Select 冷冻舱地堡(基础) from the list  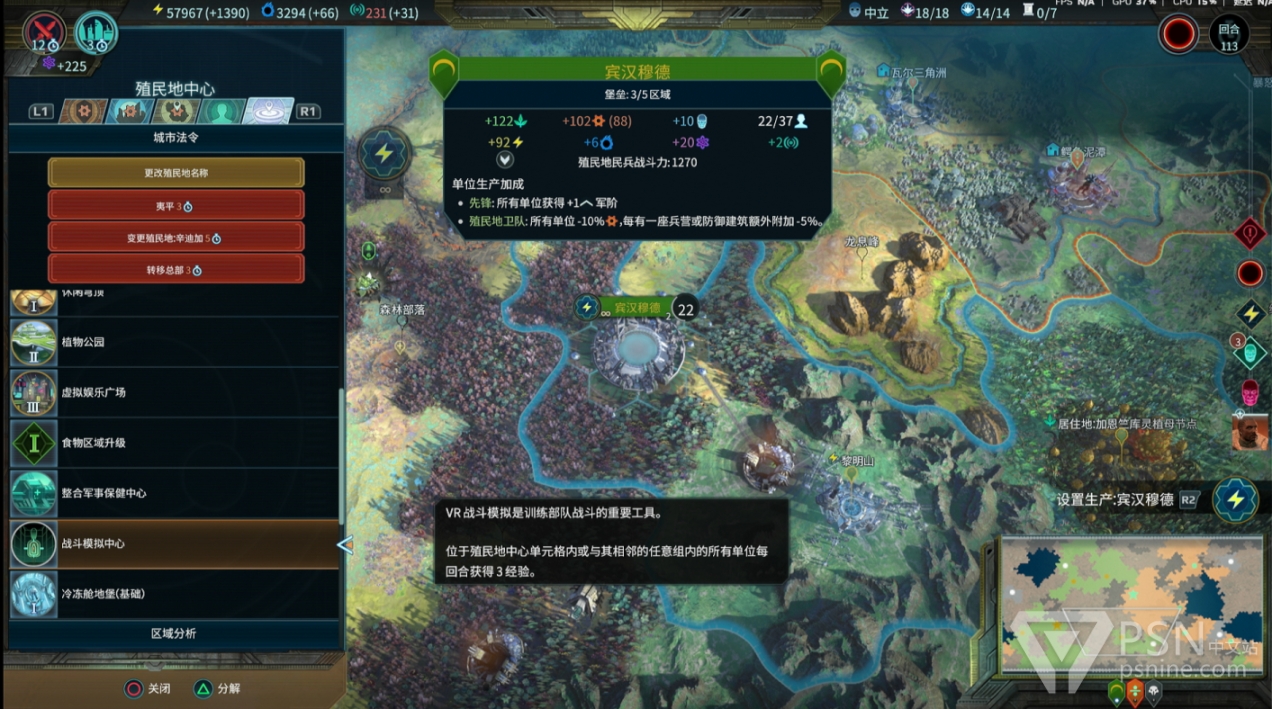coord(174,594)
